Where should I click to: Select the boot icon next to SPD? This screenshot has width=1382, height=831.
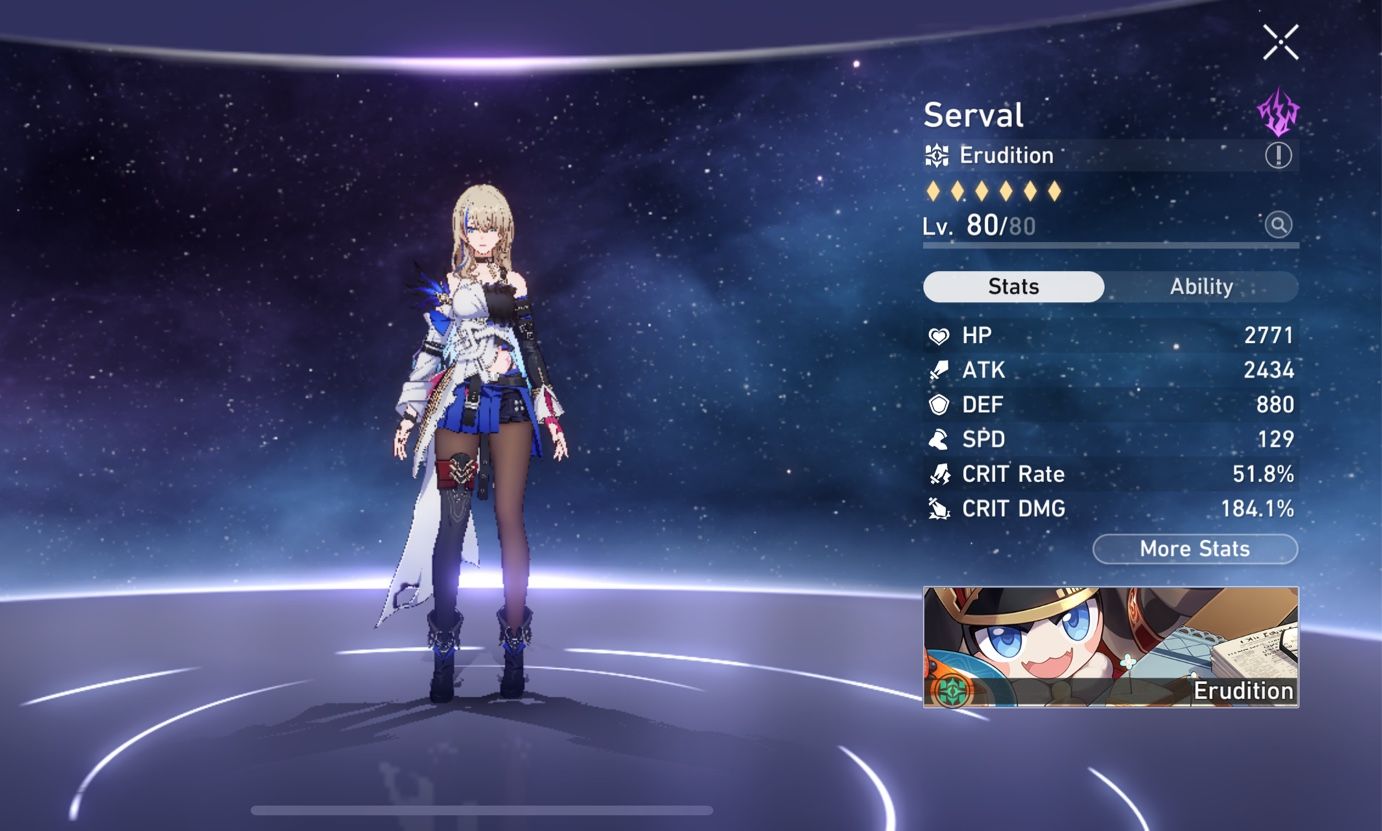click(x=937, y=438)
